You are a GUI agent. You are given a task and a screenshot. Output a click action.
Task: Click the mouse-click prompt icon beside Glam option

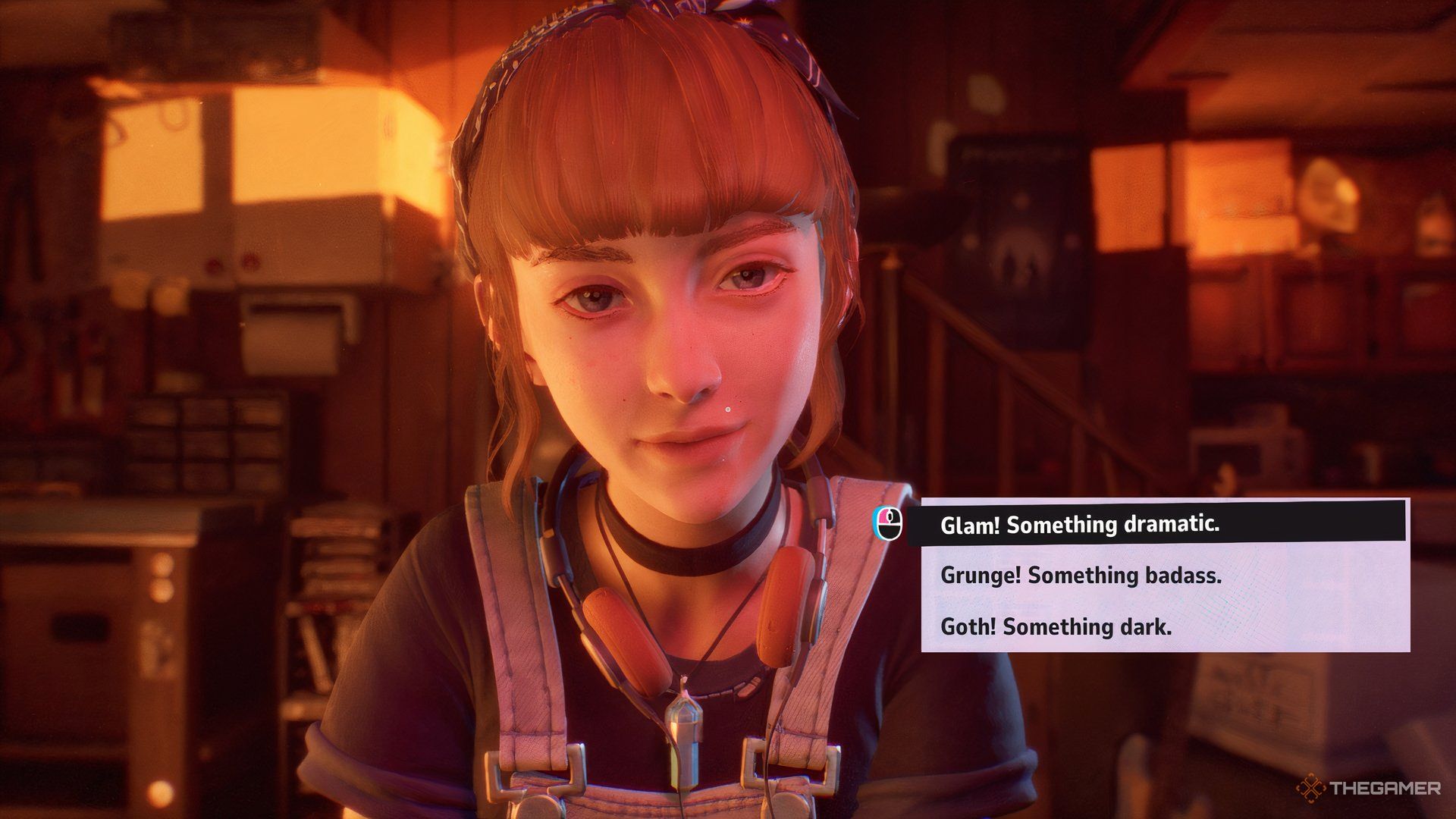(x=889, y=523)
